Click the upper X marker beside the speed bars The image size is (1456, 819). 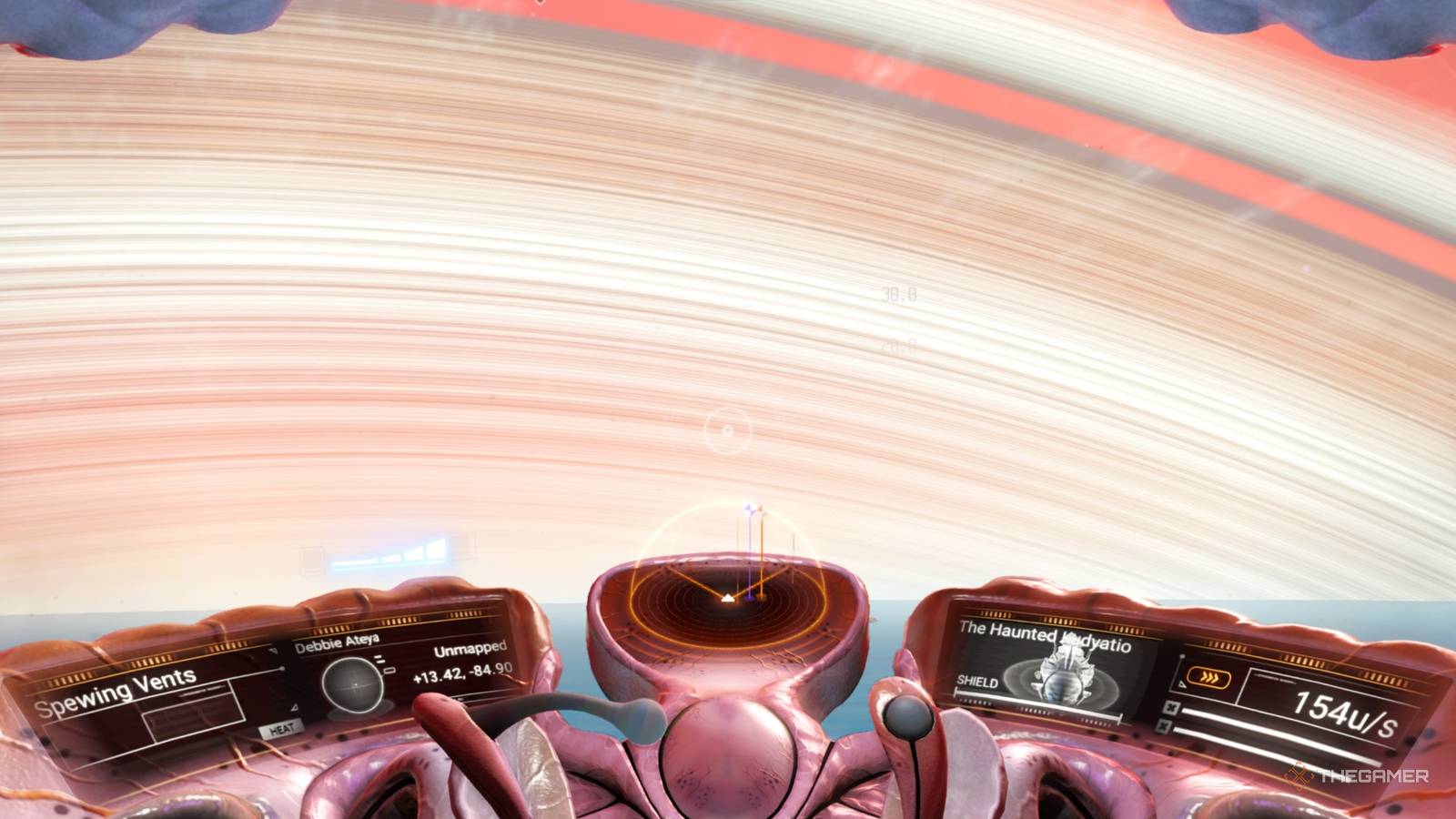coord(1171,709)
